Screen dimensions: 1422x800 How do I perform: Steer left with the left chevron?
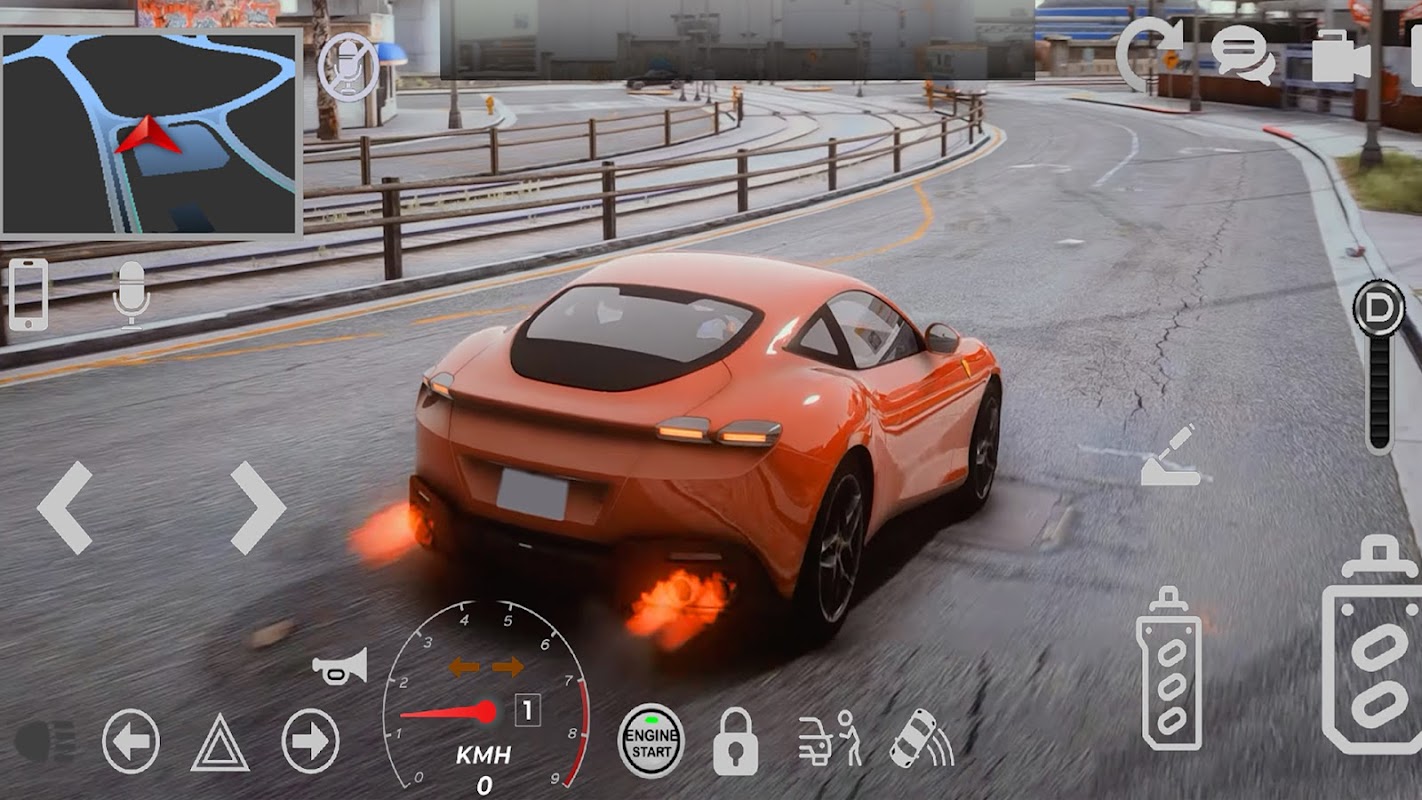65,508
